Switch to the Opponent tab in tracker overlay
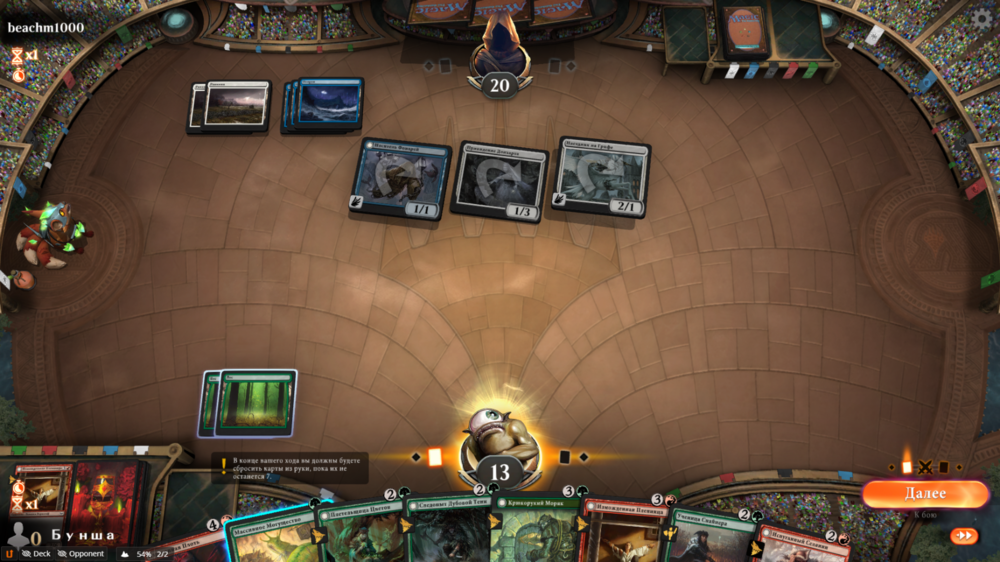The image size is (1000, 562). (80, 553)
